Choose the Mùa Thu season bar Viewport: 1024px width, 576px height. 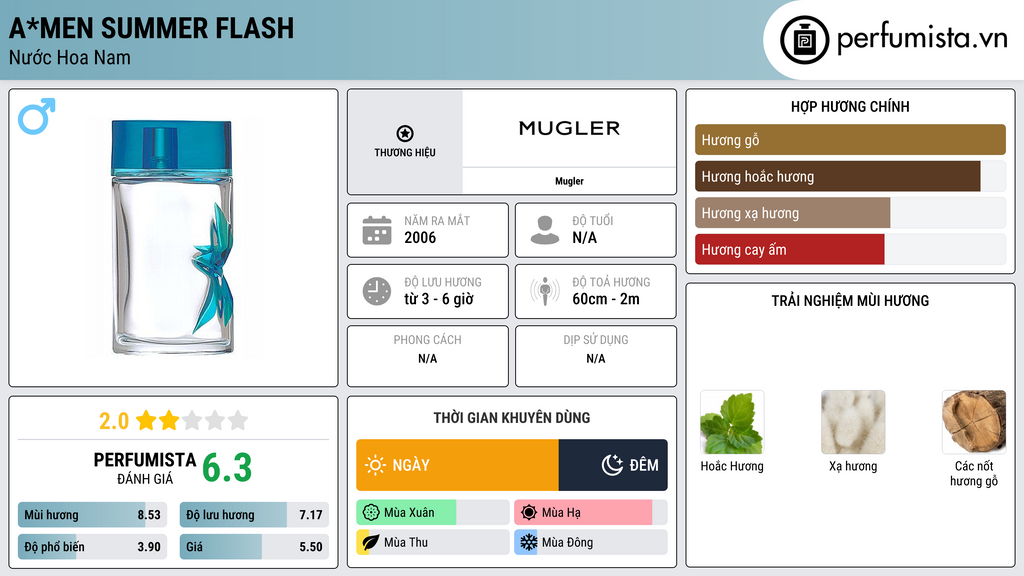coord(432,542)
